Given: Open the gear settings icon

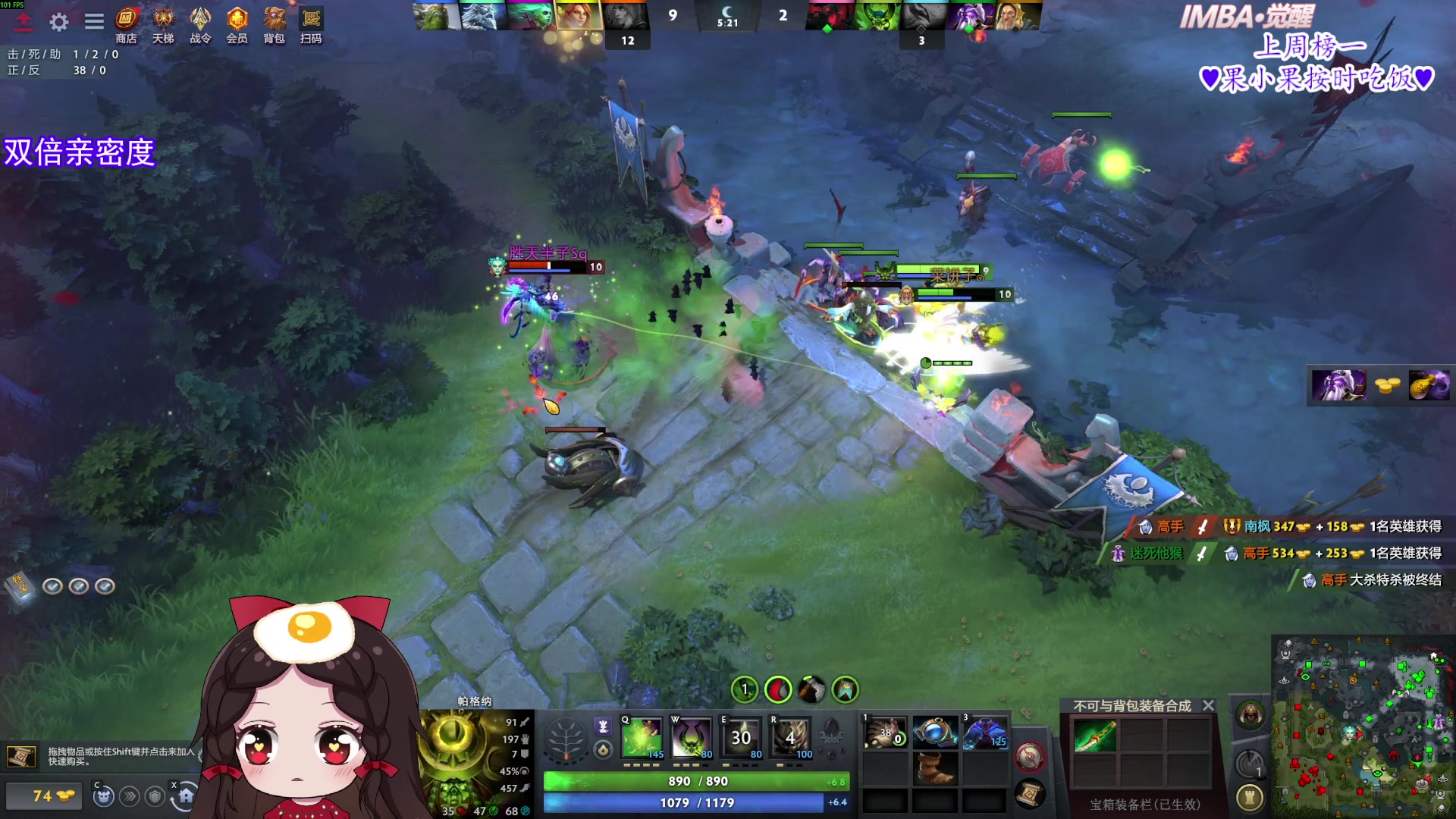Looking at the screenshot, I should (59, 22).
